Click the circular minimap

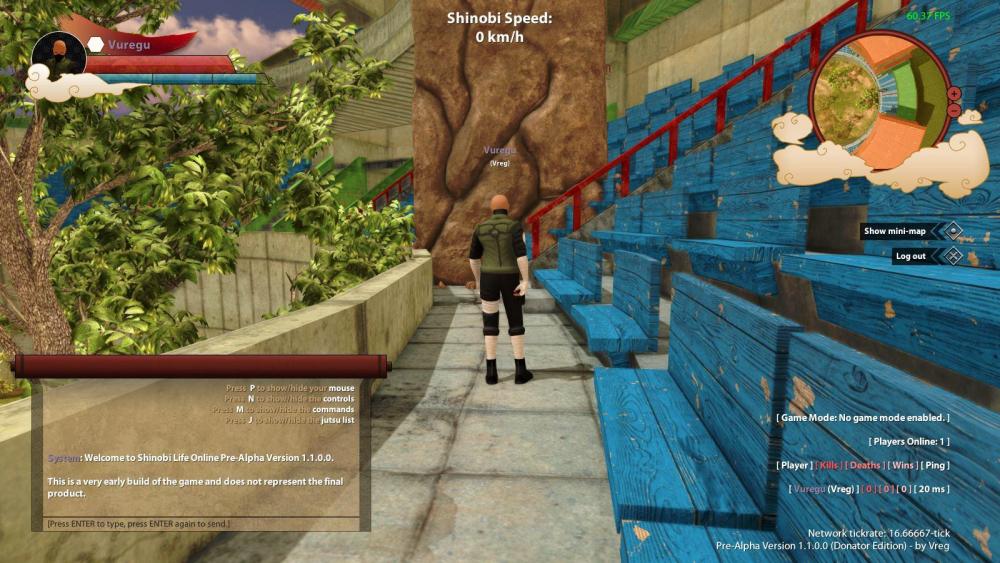[x=877, y=101]
